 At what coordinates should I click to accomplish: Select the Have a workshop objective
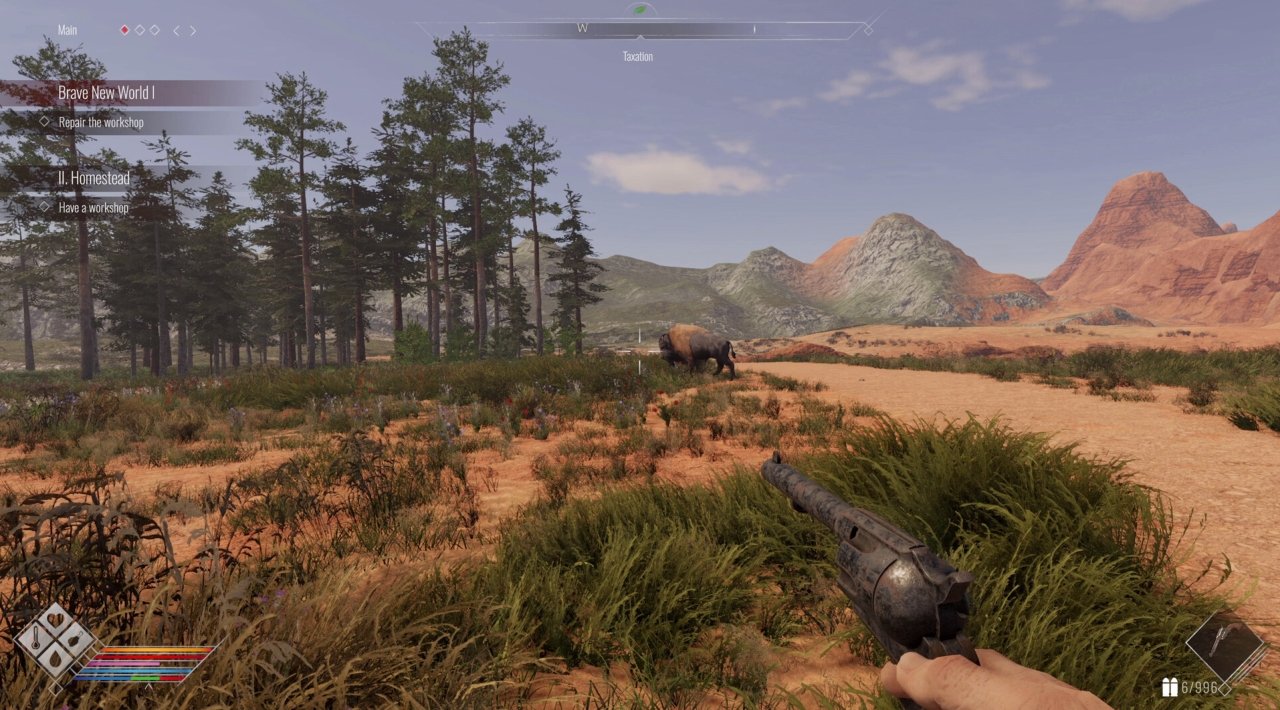(x=93, y=207)
